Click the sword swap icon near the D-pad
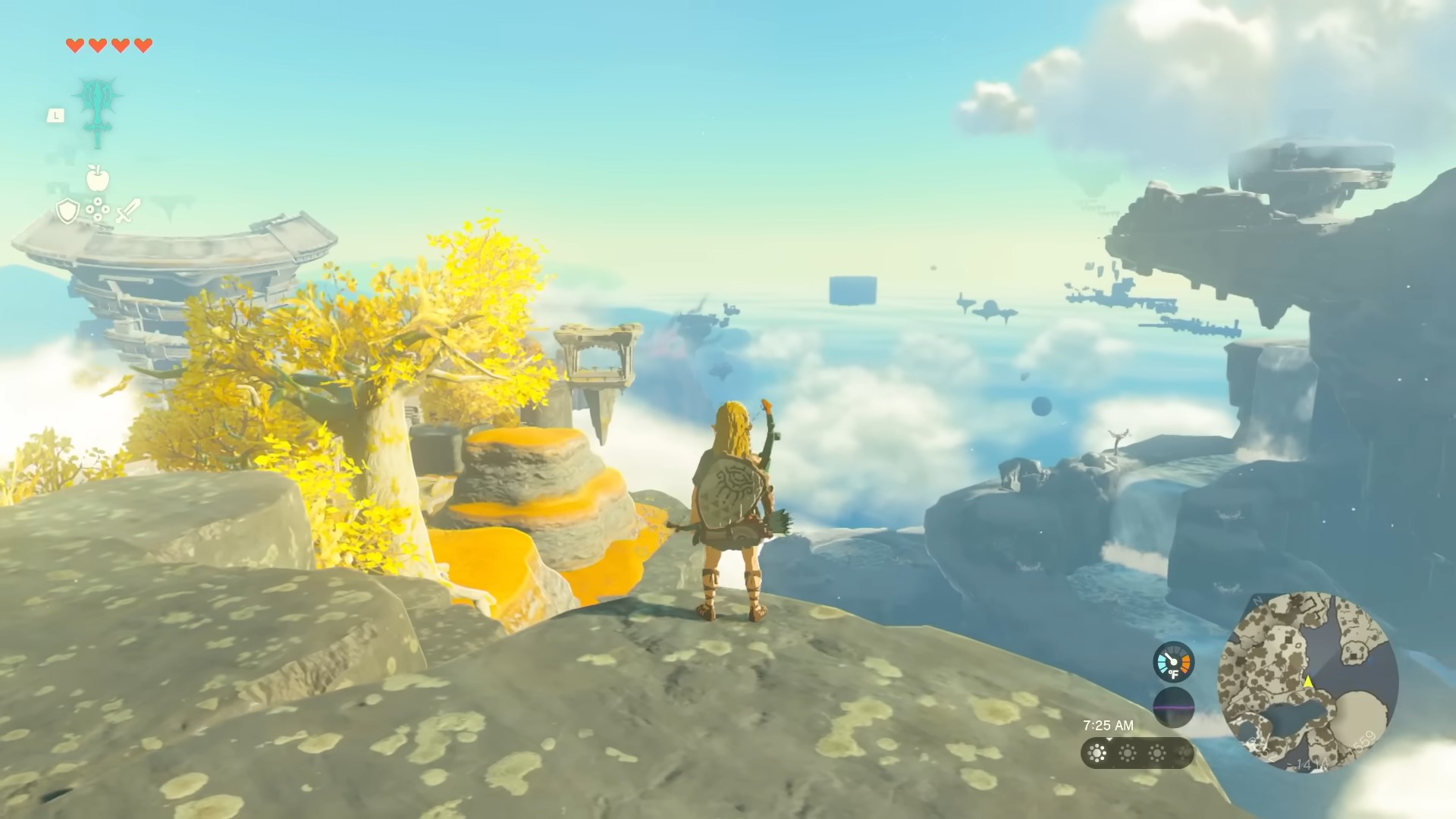1456x819 pixels. (x=126, y=209)
